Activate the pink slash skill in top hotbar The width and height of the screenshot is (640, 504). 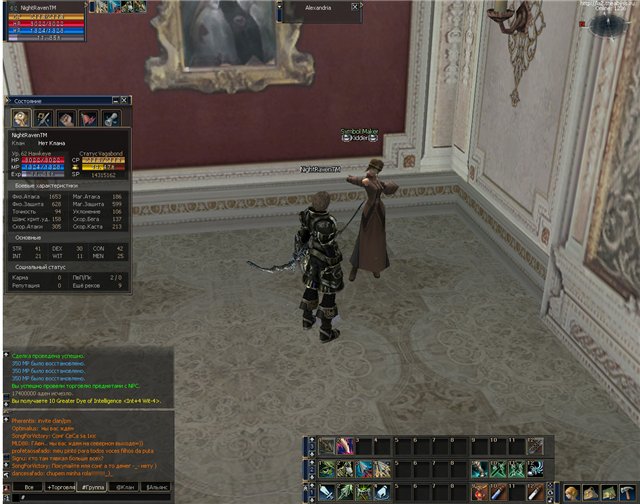click(x=344, y=446)
